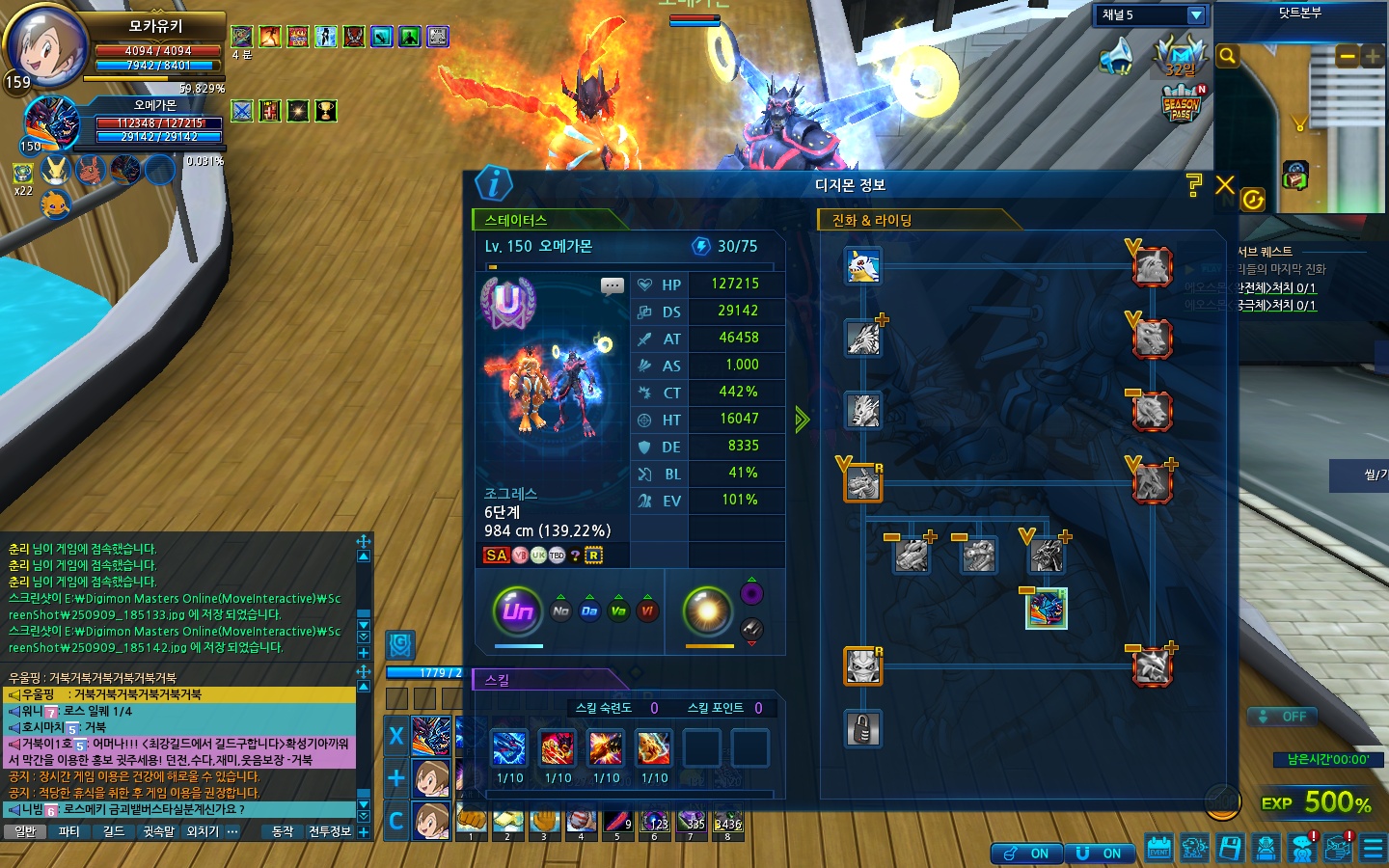Open the 전투정보 battle info tab

coord(329,831)
